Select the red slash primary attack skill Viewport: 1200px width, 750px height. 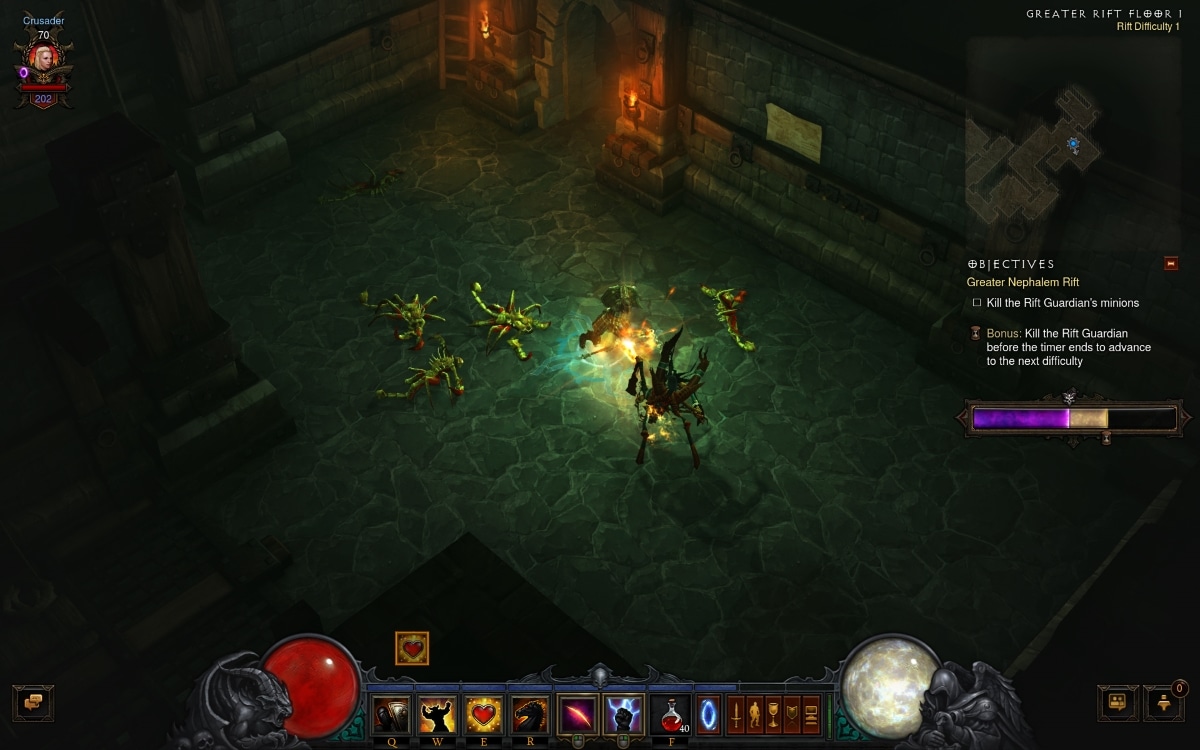(577, 715)
